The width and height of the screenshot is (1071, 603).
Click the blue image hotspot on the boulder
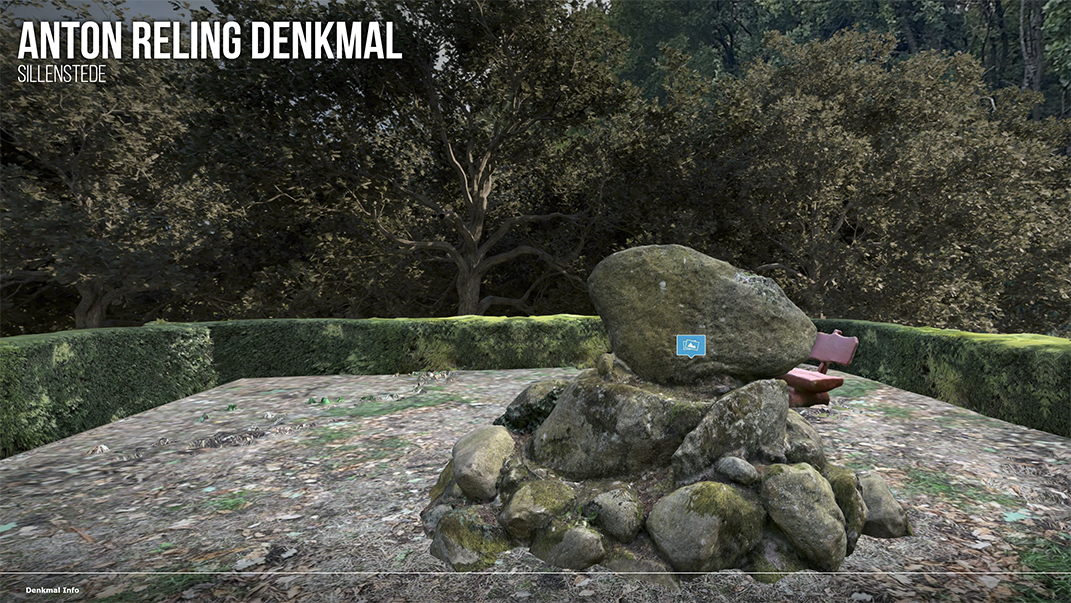point(690,346)
